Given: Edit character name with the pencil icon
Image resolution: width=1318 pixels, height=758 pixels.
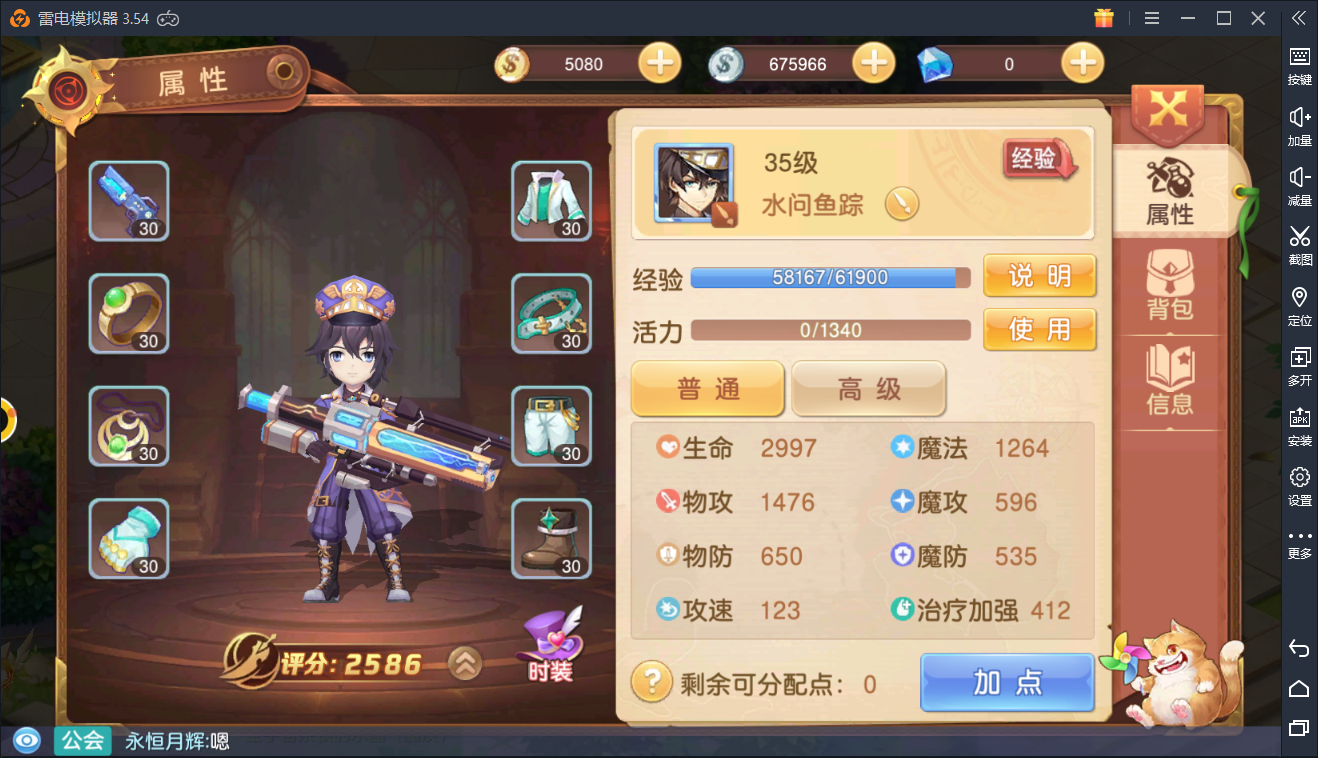Looking at the screenshot, I should [901, 205].
